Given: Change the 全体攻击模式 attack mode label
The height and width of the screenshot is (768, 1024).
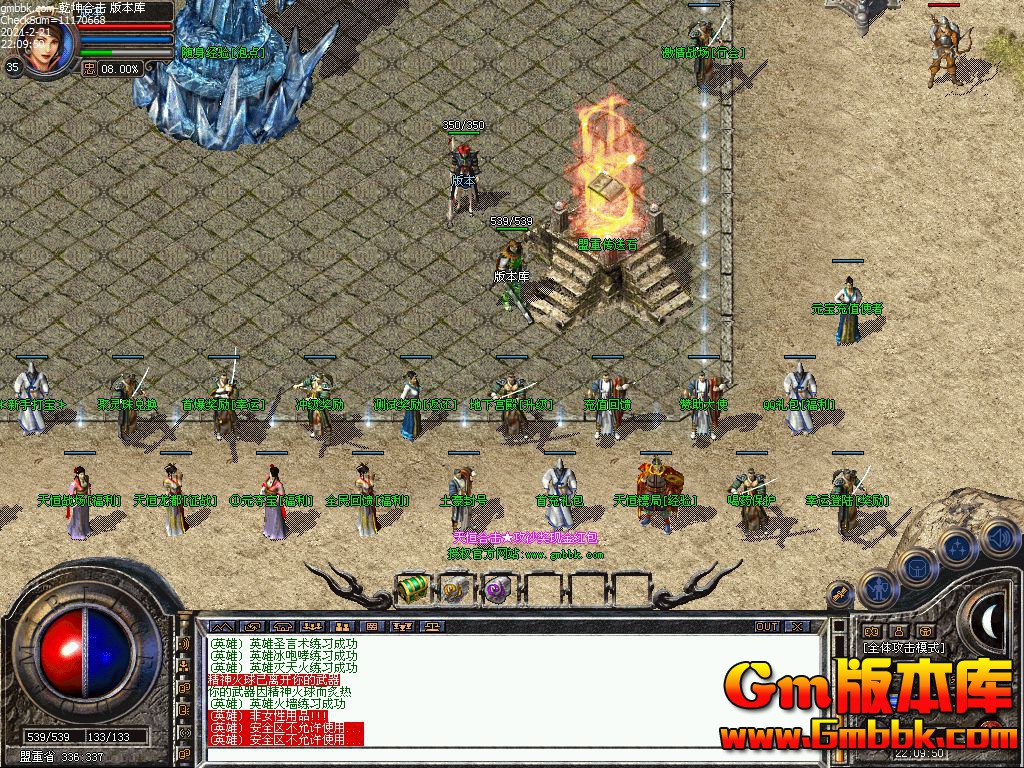Looking at the screenshot, I should pos(903,647).
